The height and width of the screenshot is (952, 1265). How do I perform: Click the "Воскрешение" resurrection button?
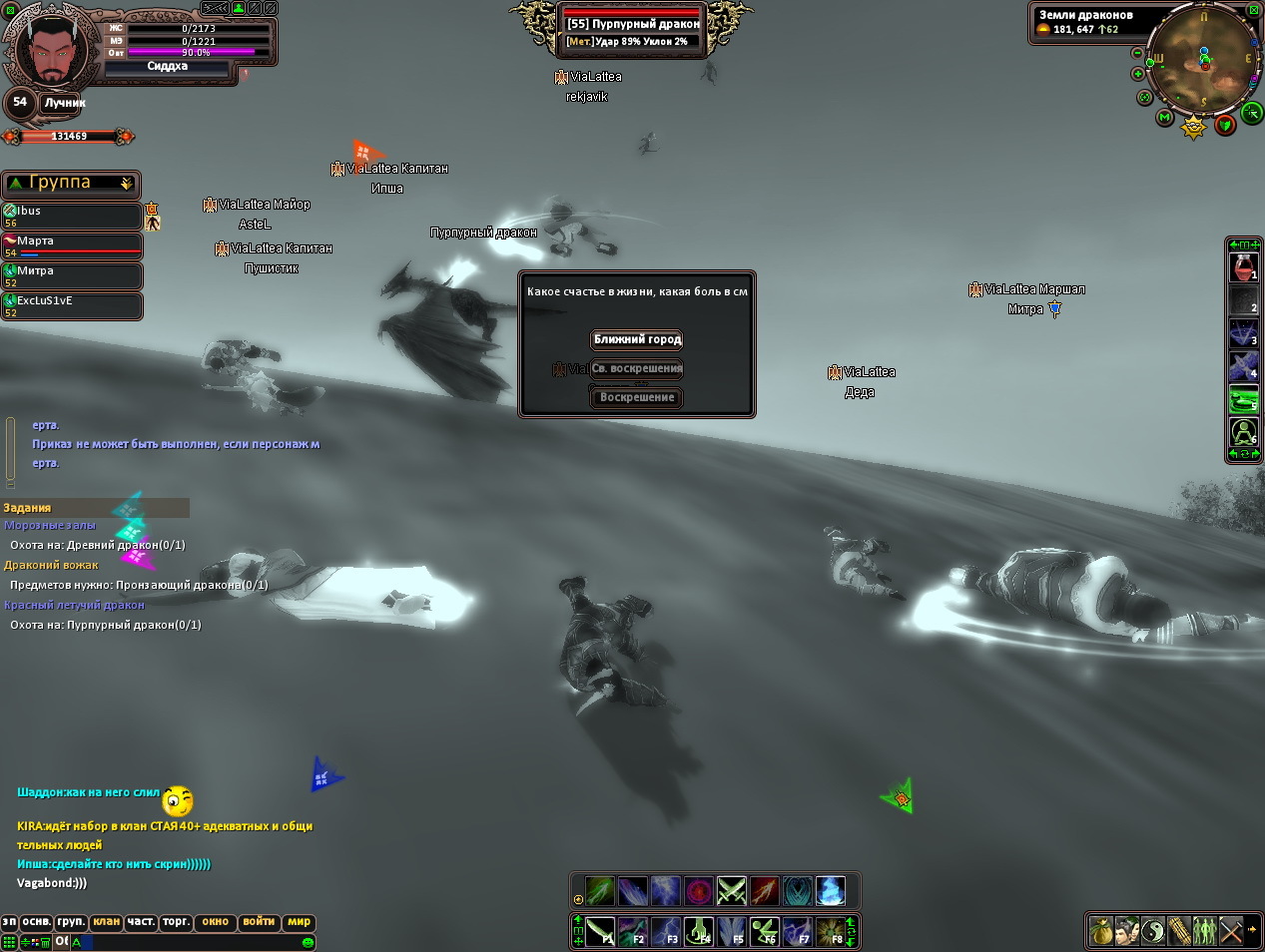coord(637,397)
